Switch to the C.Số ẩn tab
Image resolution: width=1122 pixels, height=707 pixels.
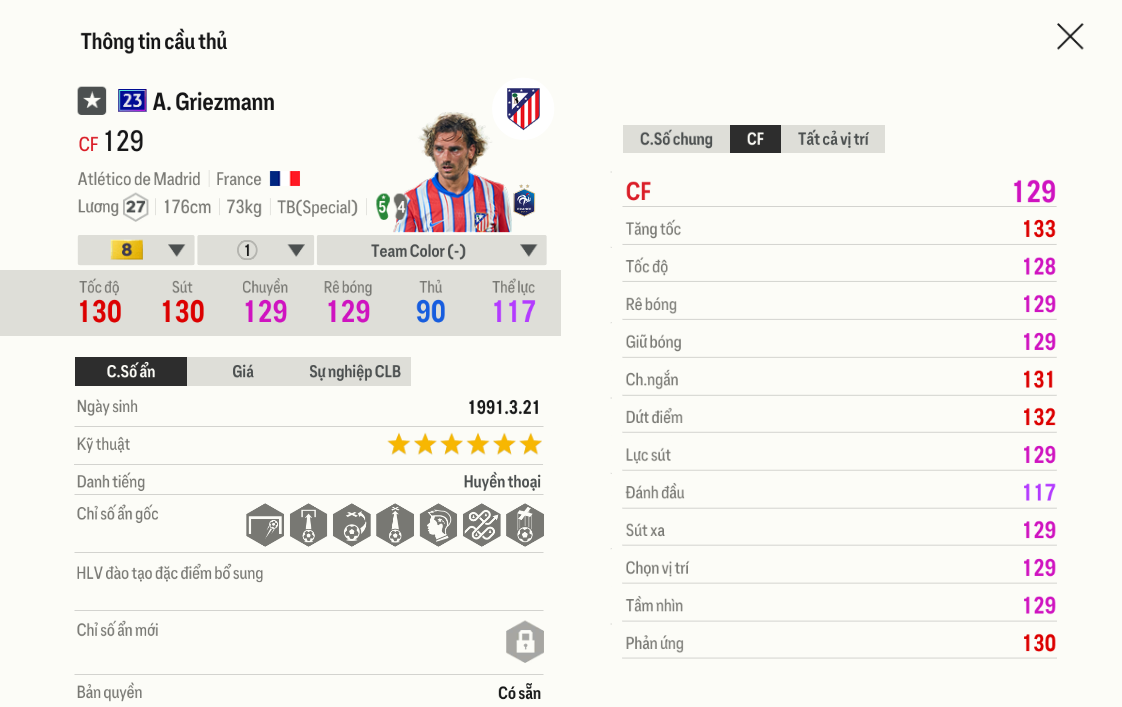tap(131, 372)
